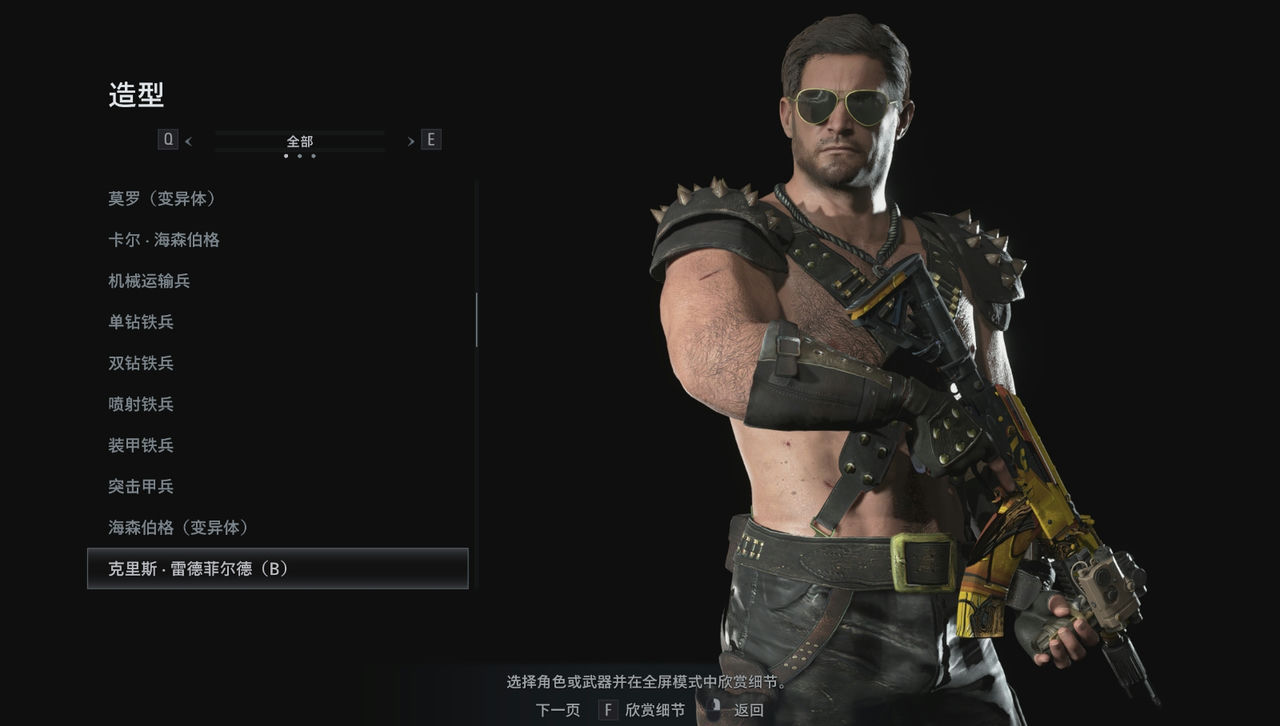Click the Q key icon beside the category selector
The image size is (1280, 726).
click(168, 139)
